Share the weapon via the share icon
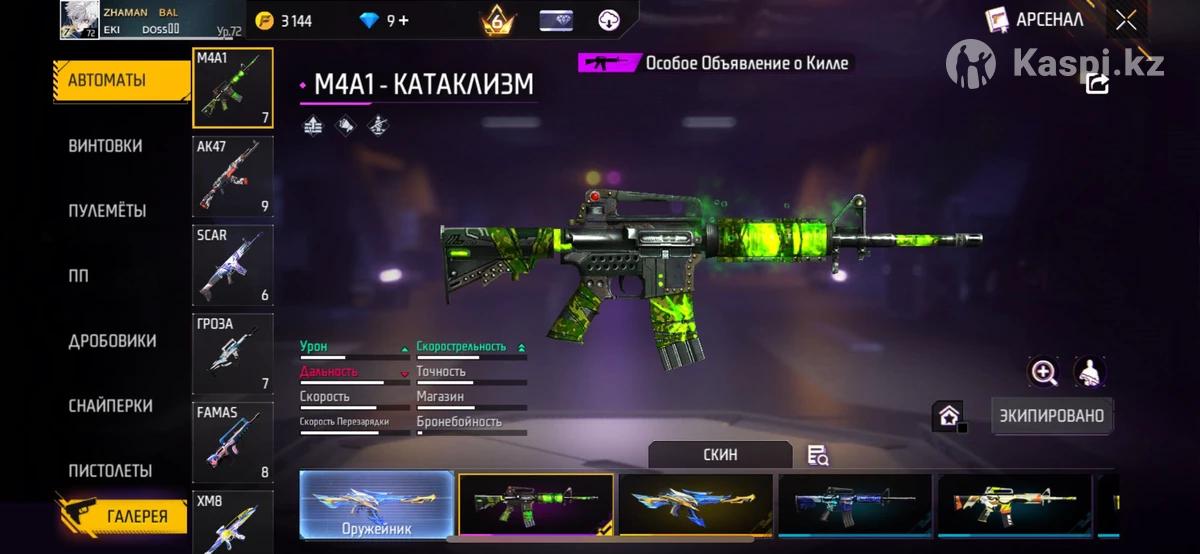The width and height of the screenshot is (1200, 554). tap(1097, 84)
